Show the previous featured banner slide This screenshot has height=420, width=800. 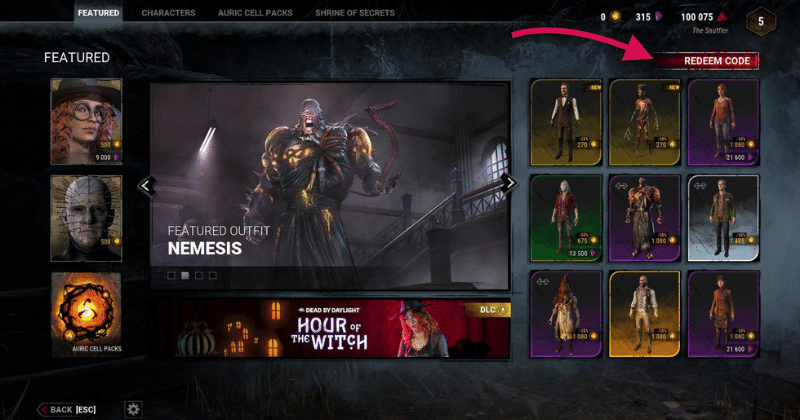[146, 184]
